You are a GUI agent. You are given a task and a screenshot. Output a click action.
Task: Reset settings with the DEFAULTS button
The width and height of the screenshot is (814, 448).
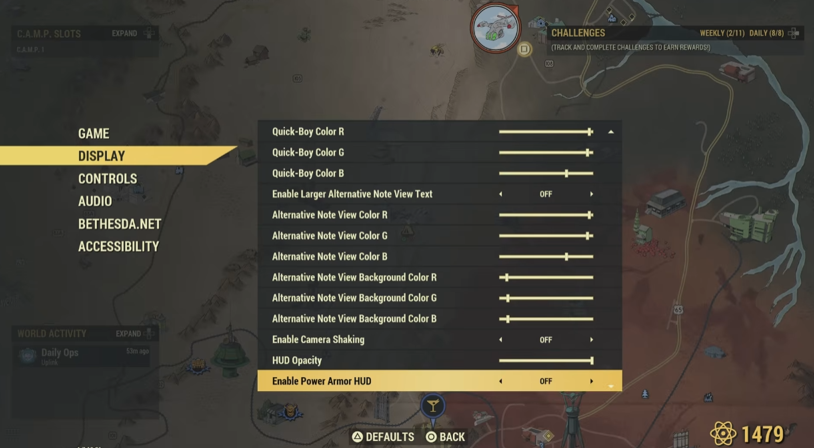click(383, 437)
